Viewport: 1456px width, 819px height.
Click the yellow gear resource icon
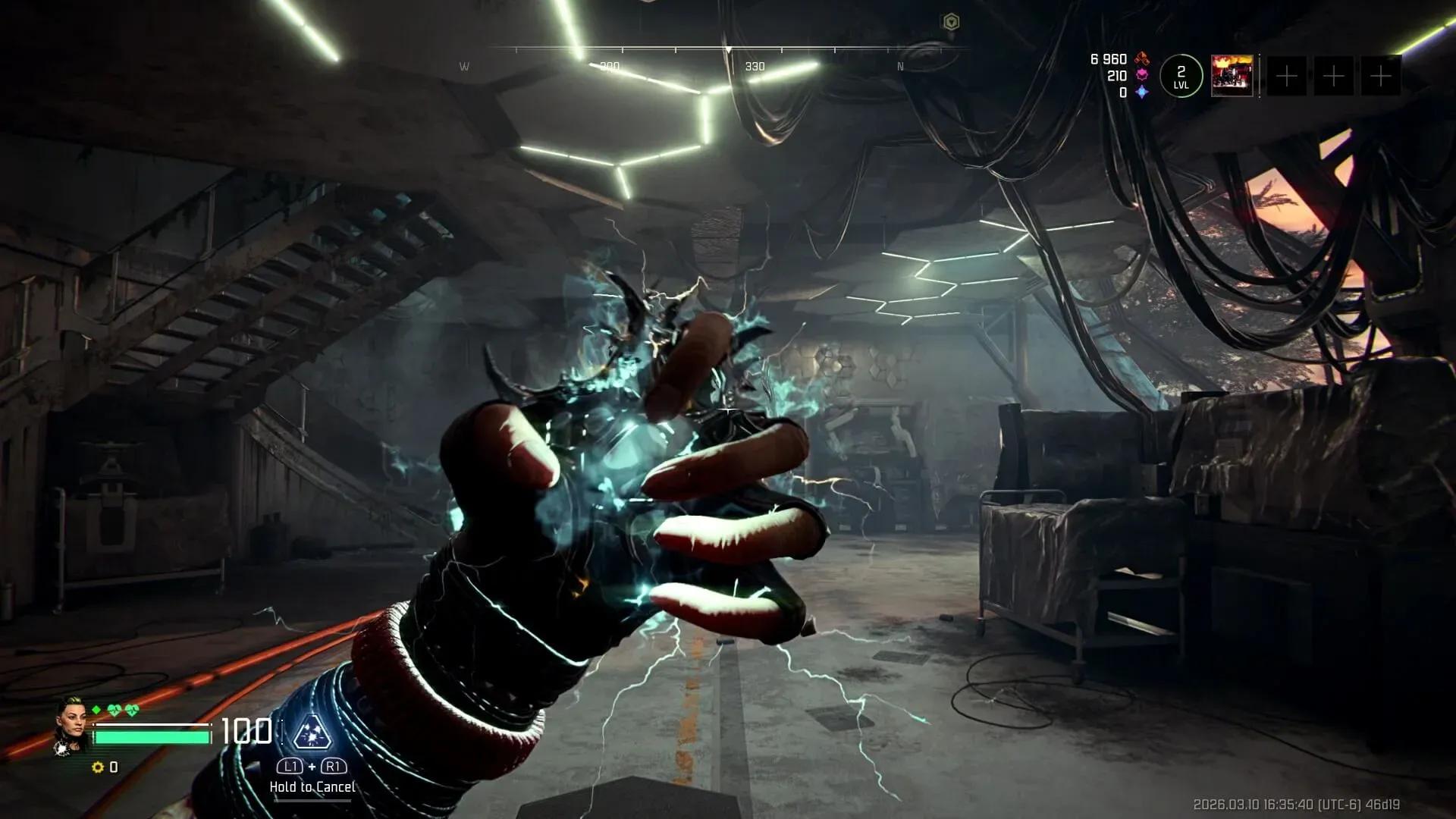(97, 767)
